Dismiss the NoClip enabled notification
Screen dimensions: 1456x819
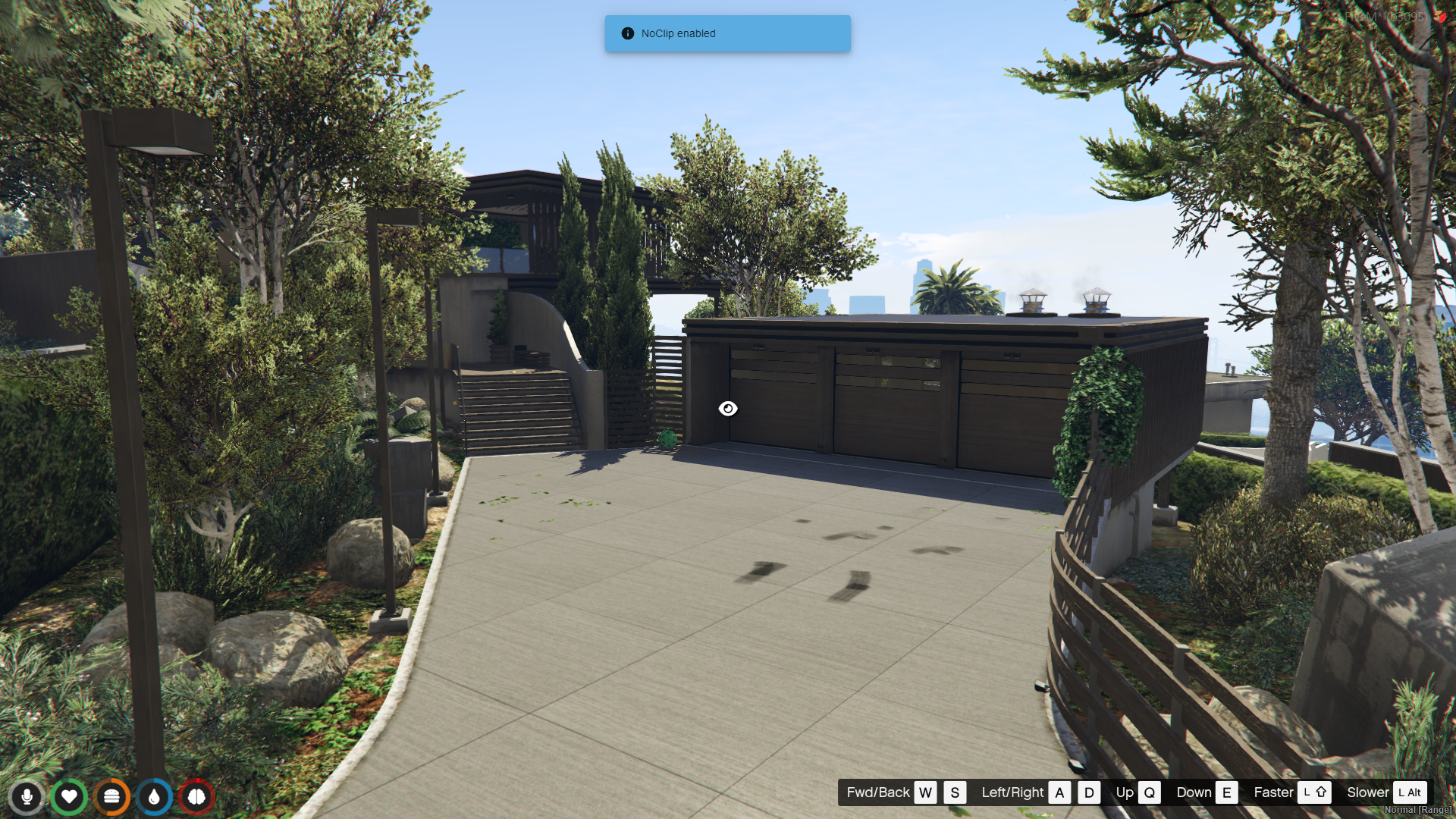727,33
